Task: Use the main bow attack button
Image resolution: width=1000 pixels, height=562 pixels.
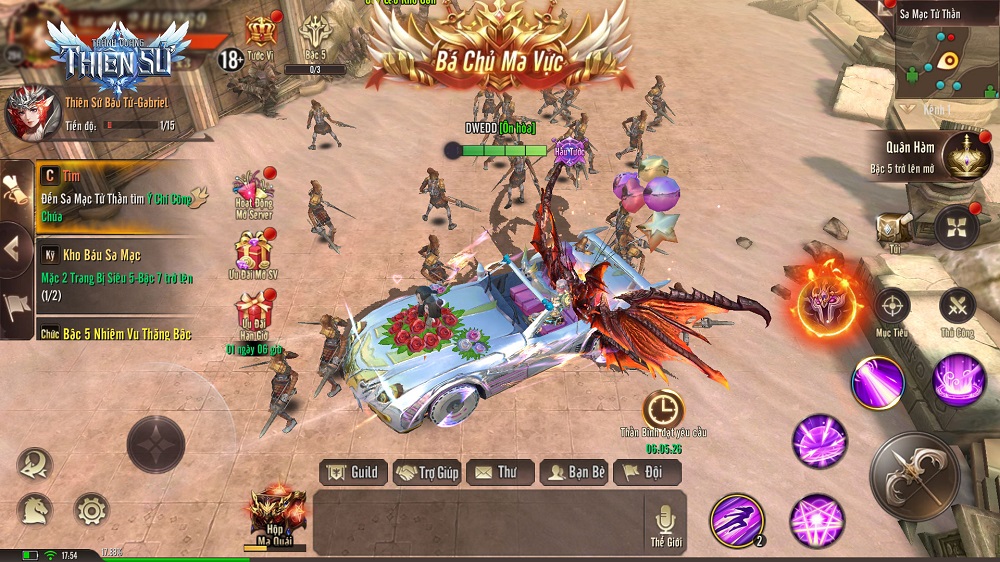Action: point(915,475)
